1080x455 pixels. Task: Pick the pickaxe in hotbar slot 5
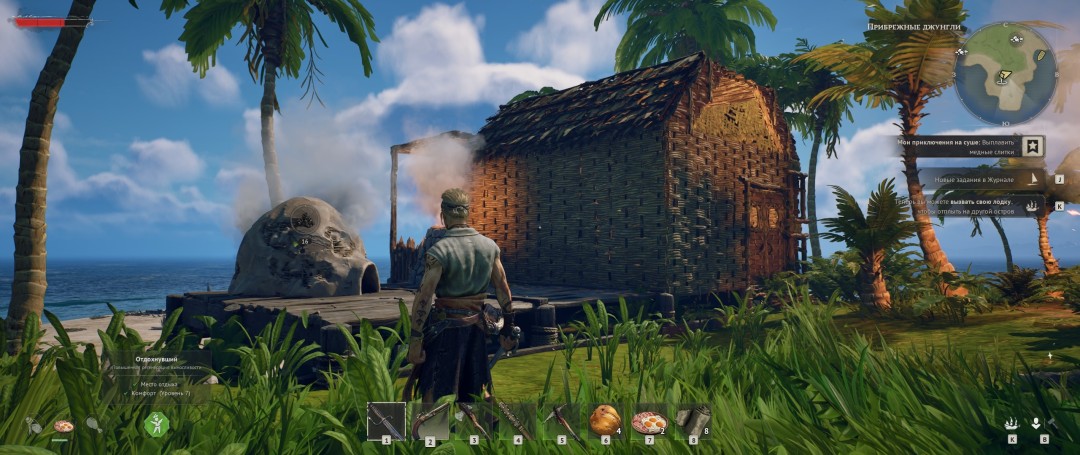(x=562, y=421)
